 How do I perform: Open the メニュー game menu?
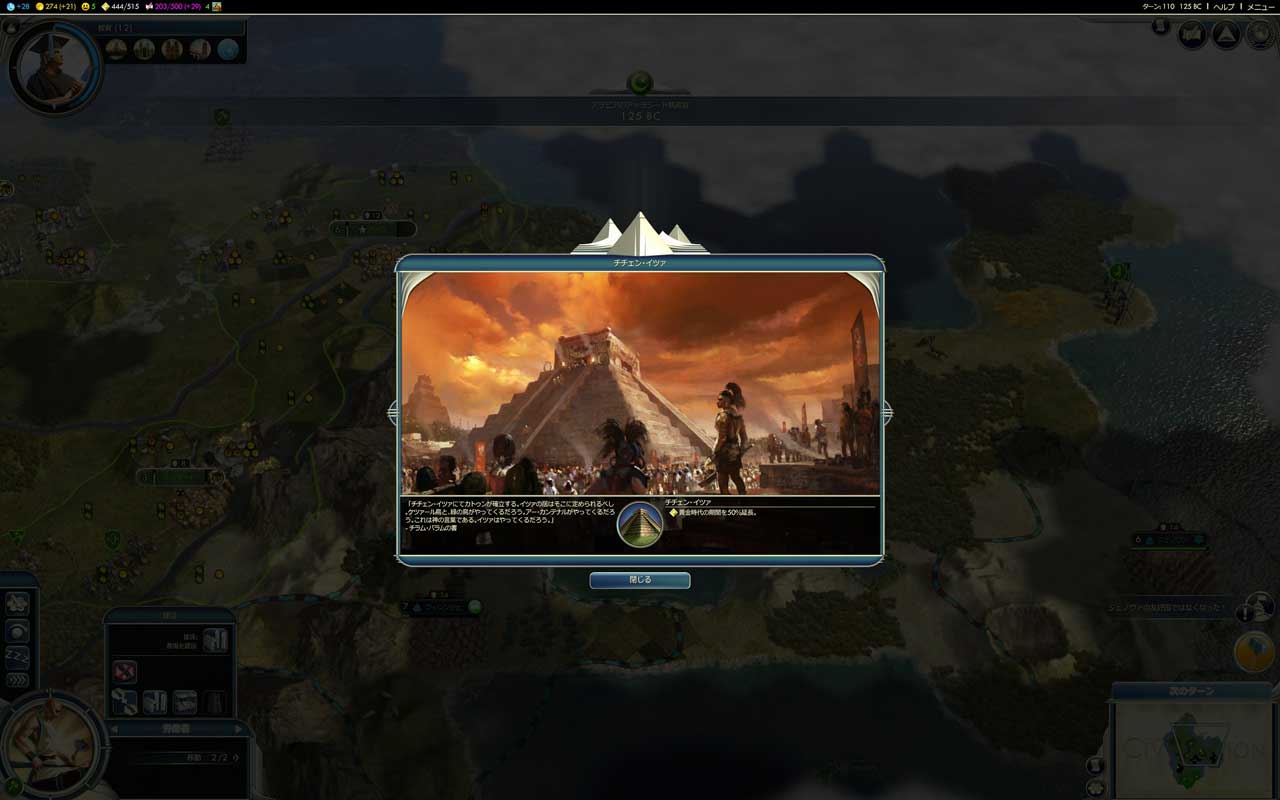[1259, 6]
